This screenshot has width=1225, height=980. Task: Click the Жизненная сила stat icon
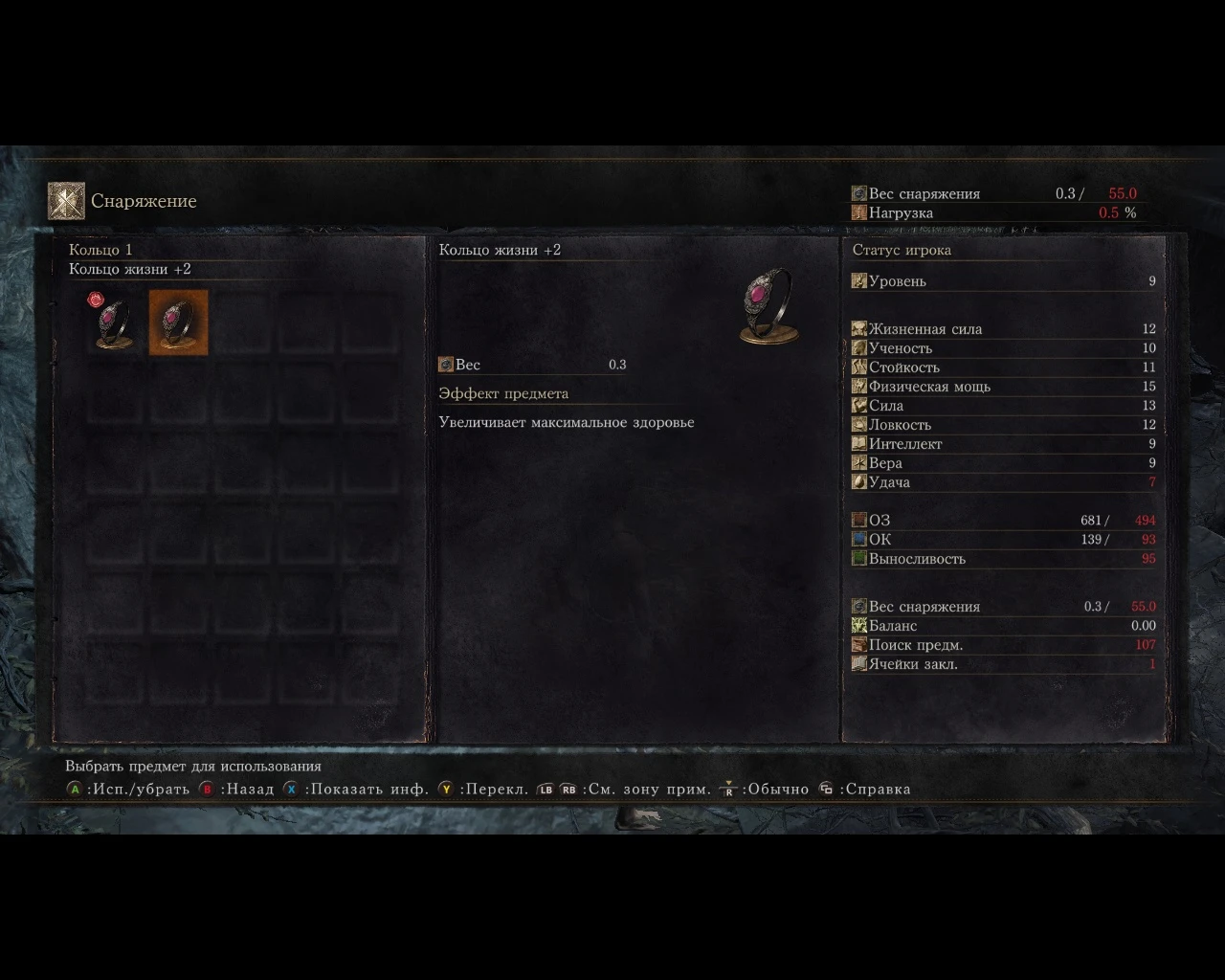tap(860, 328)
